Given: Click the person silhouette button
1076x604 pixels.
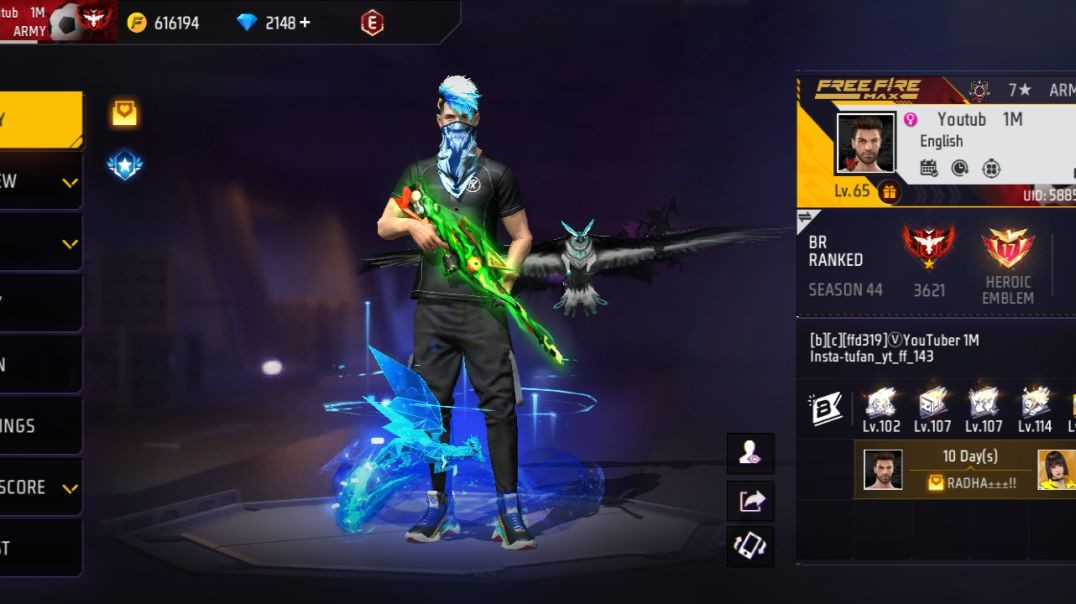Looking at the screenshot, I should (x=750, y=453).
